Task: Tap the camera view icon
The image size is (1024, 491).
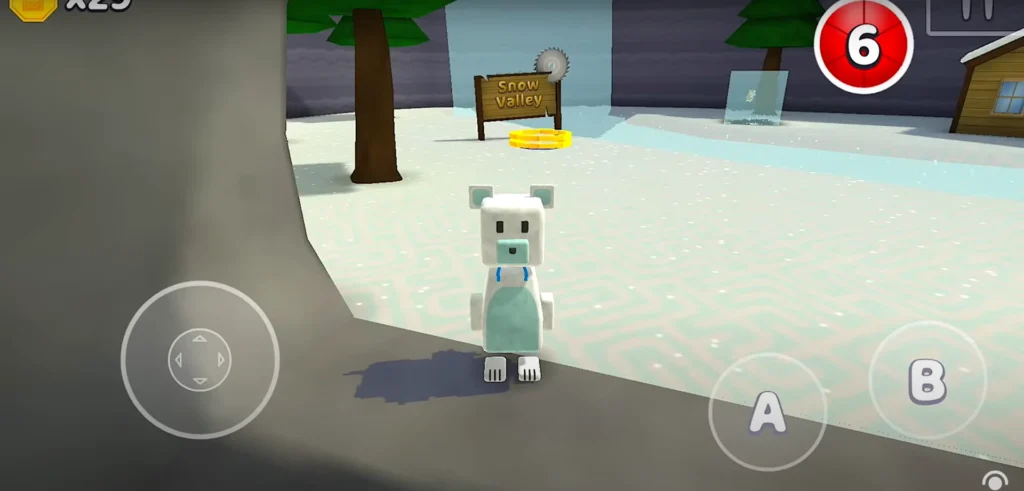Action: point(994,481)
